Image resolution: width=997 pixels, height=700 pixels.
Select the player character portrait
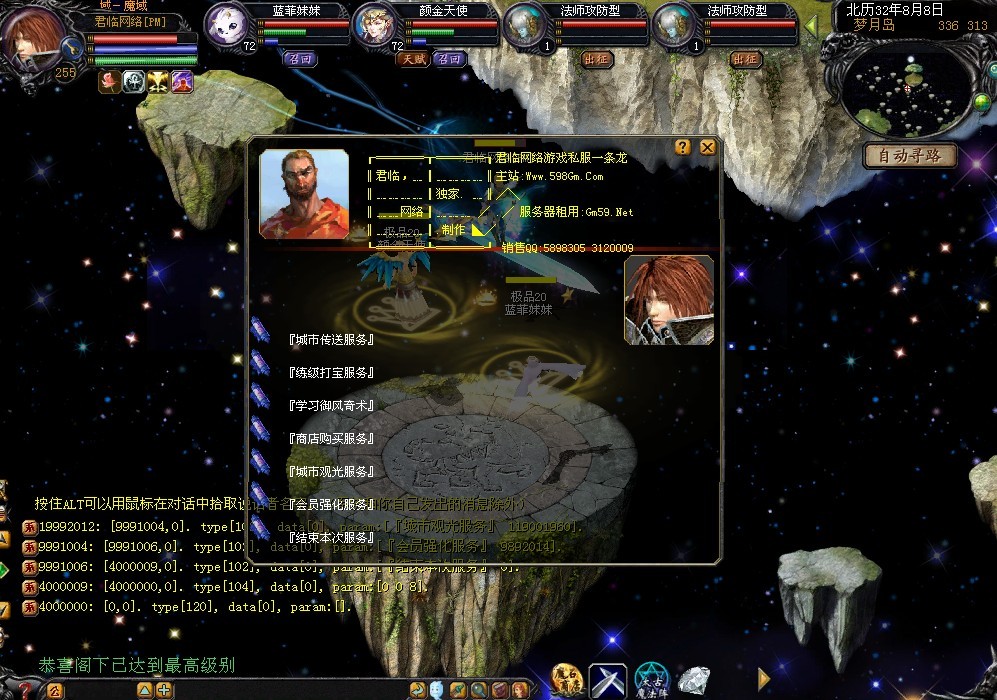pyautogui.click(x=37, y=35)
